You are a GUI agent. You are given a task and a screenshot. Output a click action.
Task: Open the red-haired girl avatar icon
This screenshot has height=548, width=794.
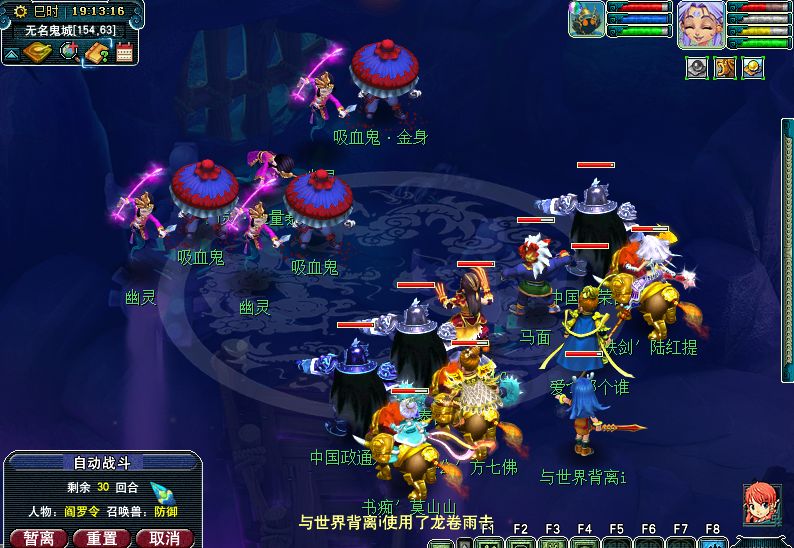762,503
